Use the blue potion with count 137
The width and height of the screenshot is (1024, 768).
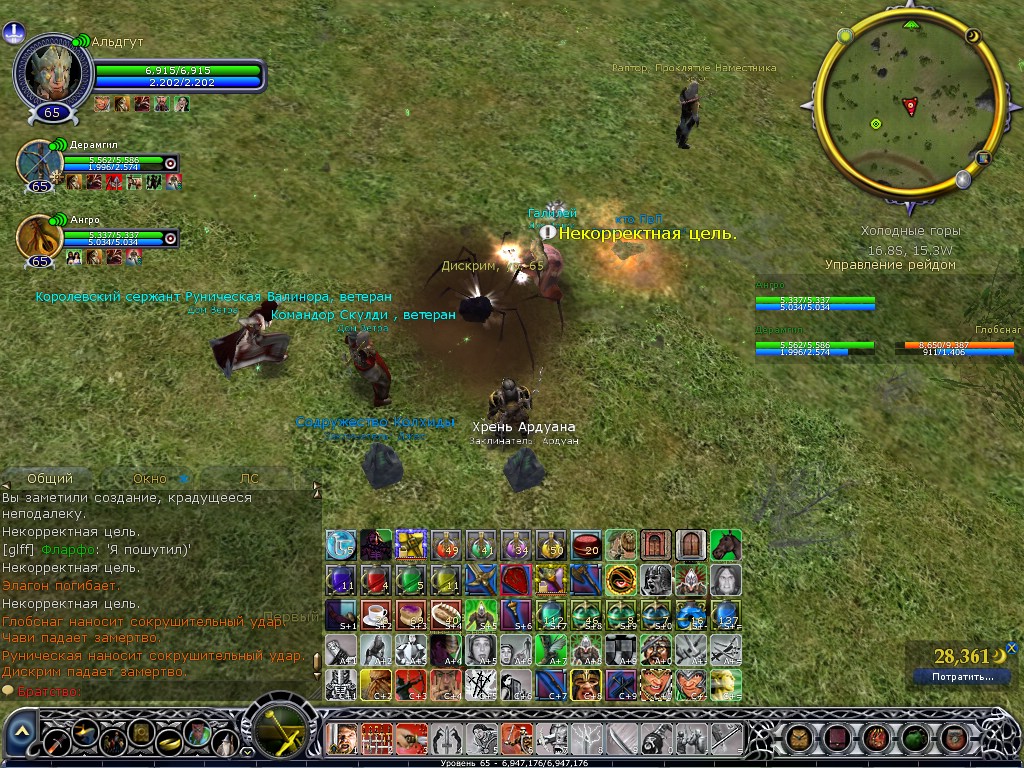725,614
